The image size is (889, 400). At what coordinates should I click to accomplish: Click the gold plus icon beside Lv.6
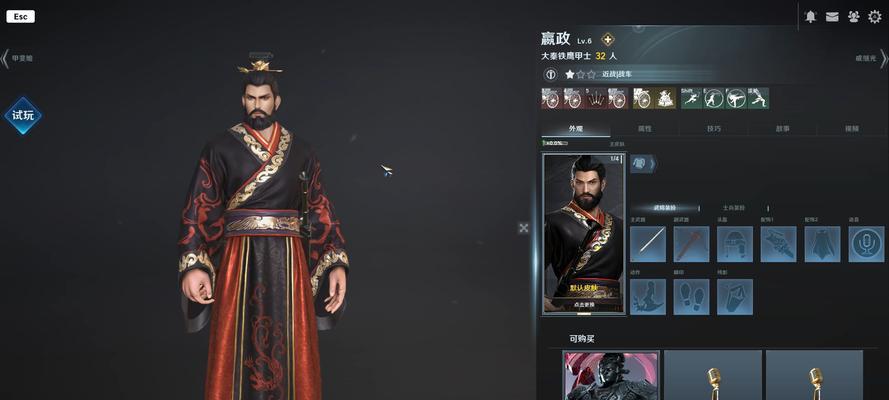pos(607,40)
